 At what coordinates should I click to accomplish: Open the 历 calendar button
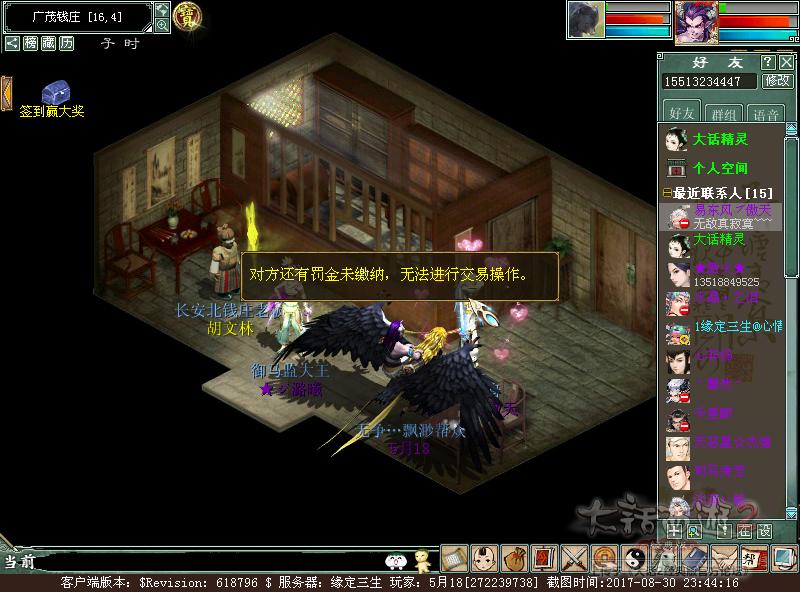(66, 43)
